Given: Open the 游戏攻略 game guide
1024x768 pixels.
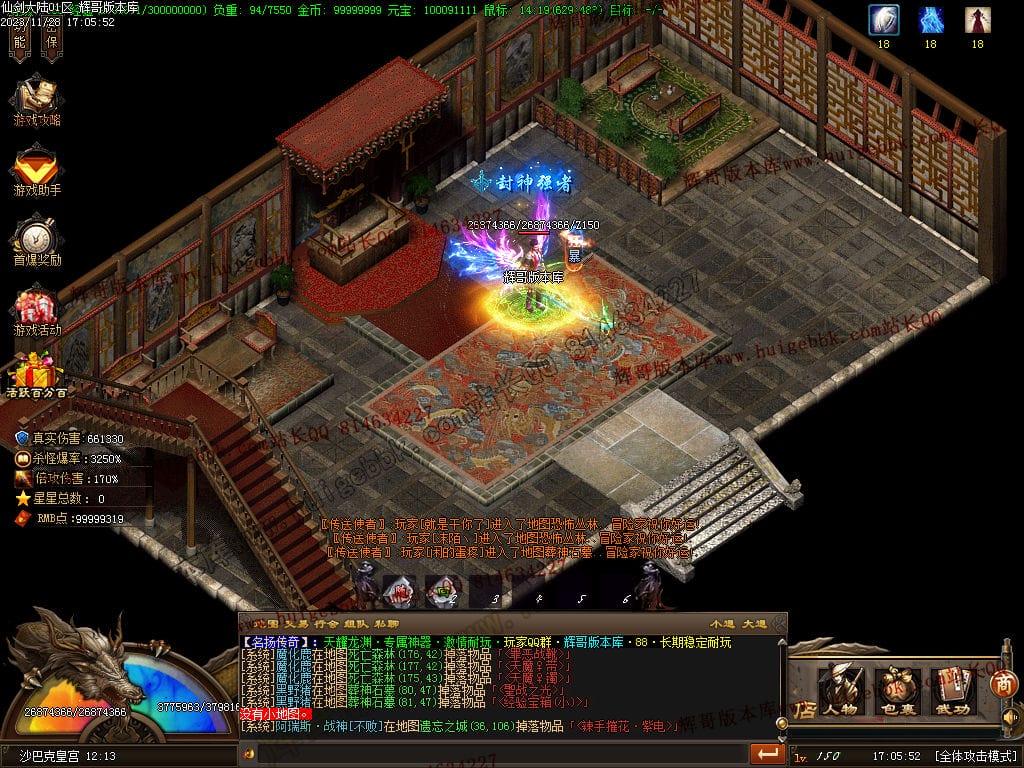Looking at the screenshot, I should point(37,99).
